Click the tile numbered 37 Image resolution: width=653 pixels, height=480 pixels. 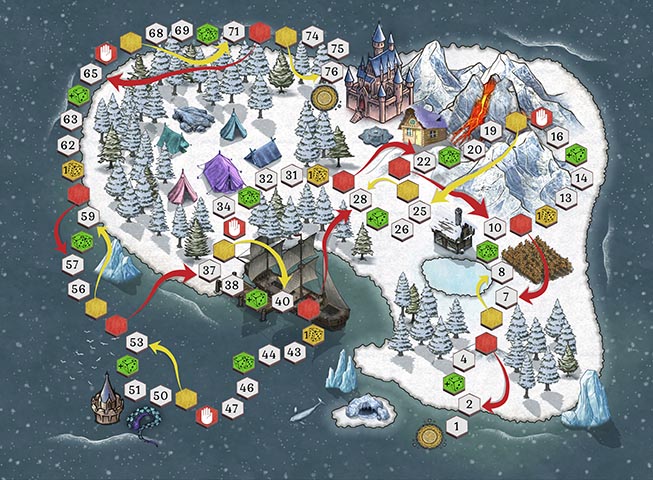coord(209,270)
